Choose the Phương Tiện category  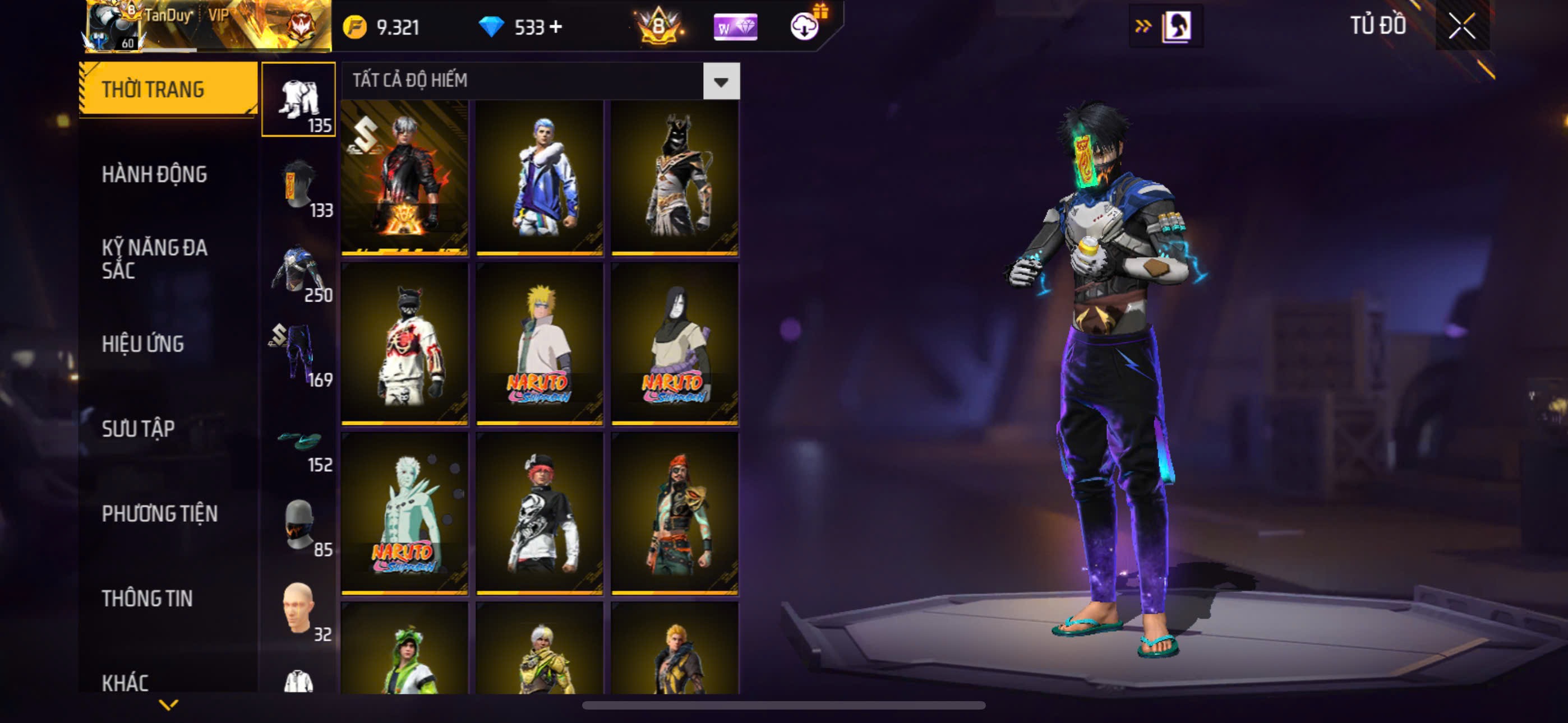[x=159, y=513]
